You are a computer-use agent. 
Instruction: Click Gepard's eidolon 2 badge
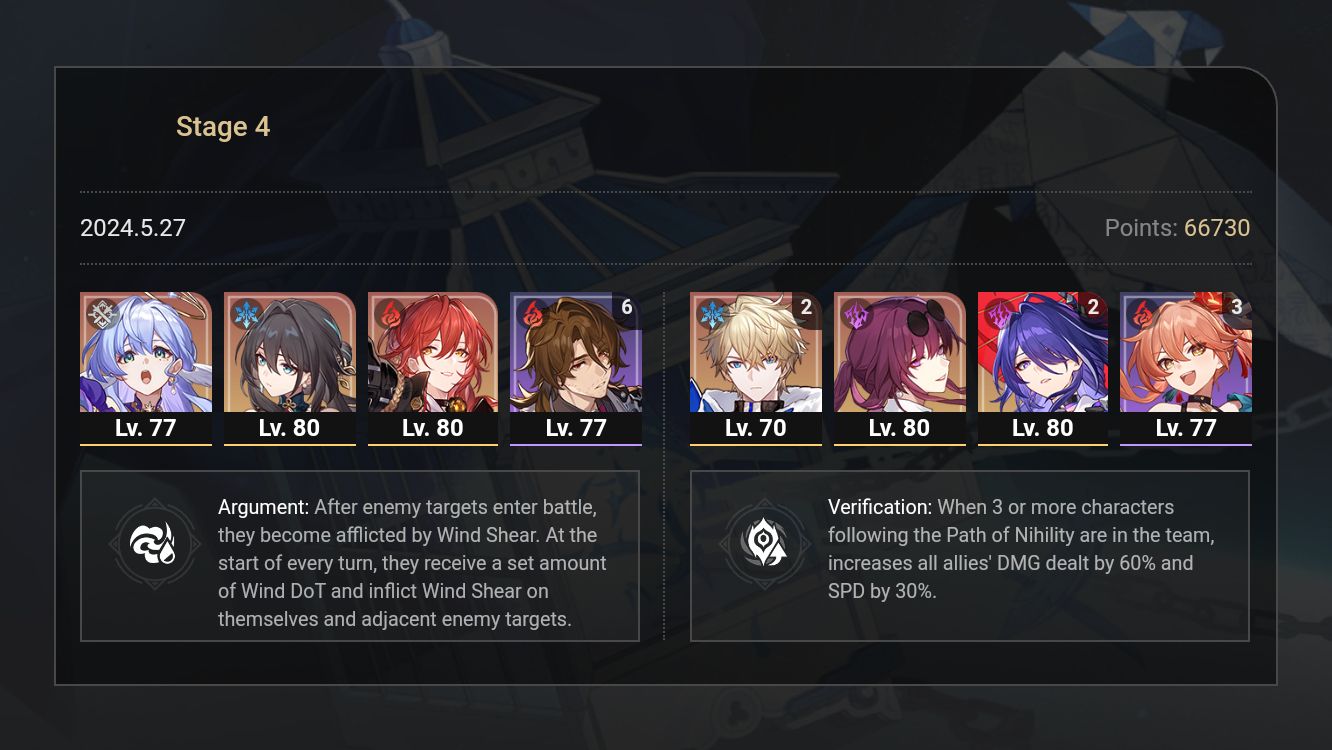click(806, 308)
